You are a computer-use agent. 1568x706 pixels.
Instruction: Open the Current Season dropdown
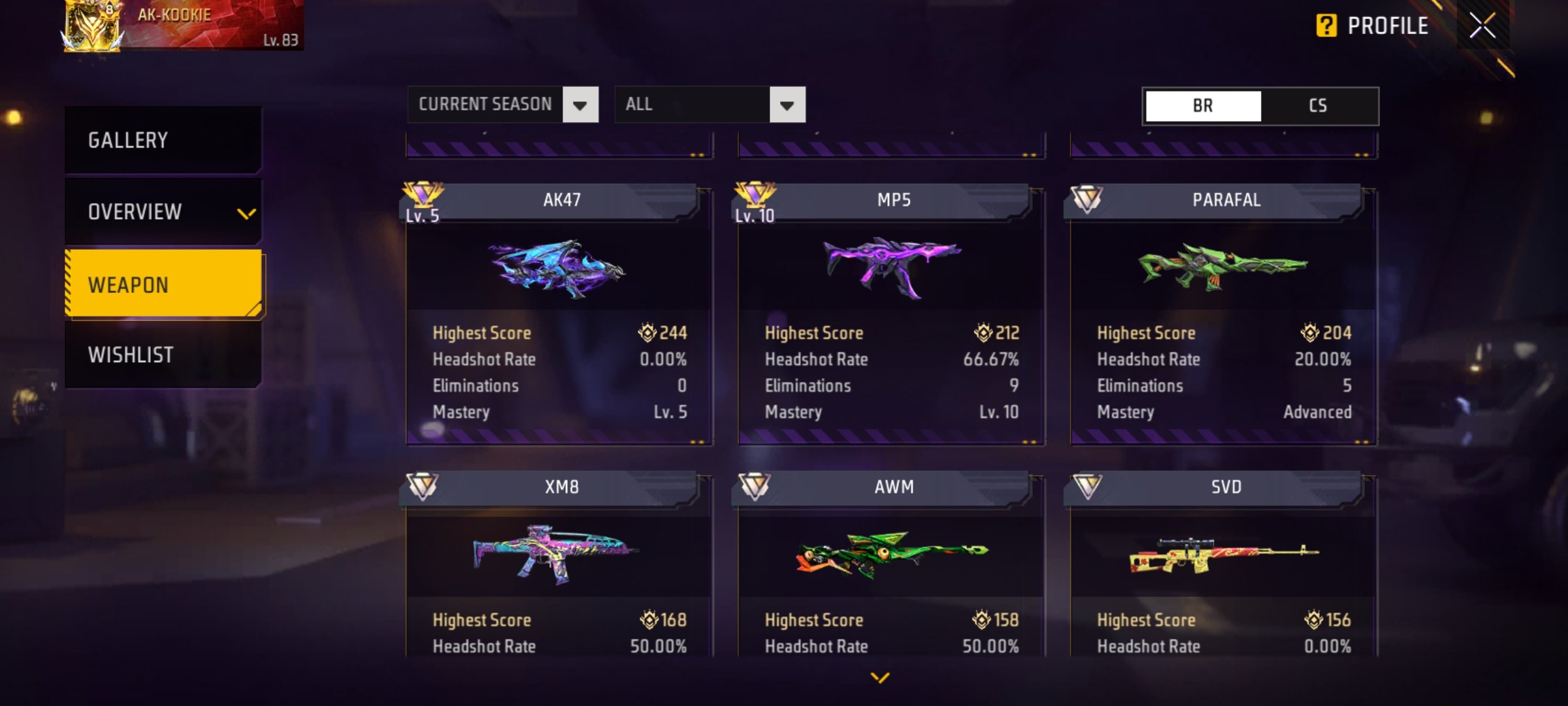click(502, 105)
